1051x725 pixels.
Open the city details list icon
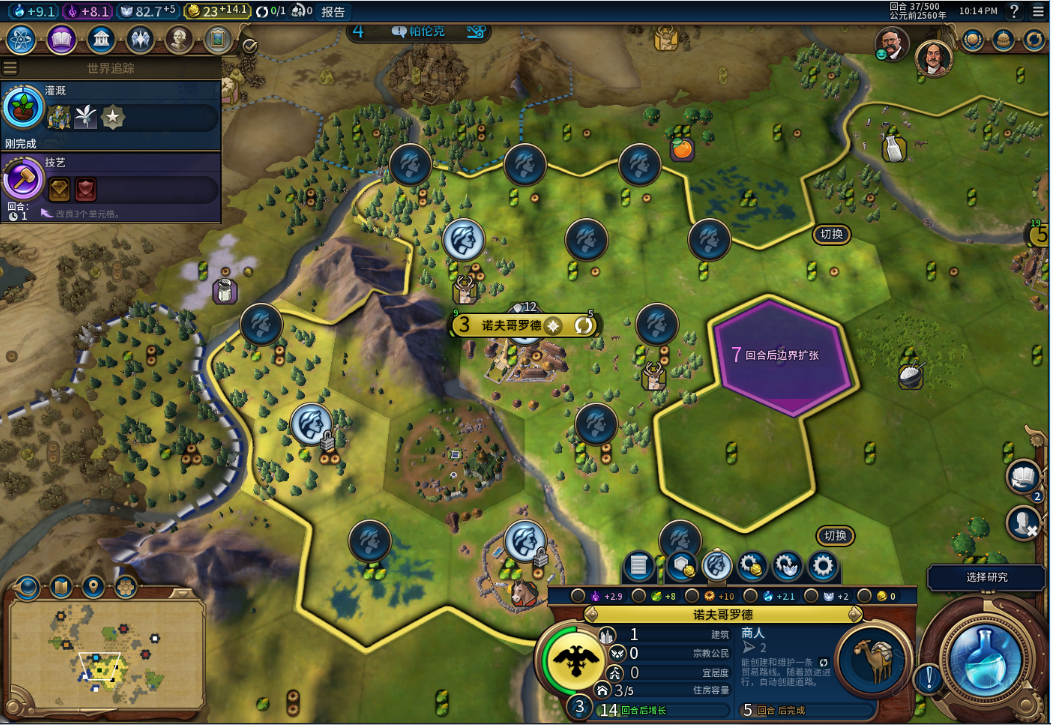click(641, 566)
